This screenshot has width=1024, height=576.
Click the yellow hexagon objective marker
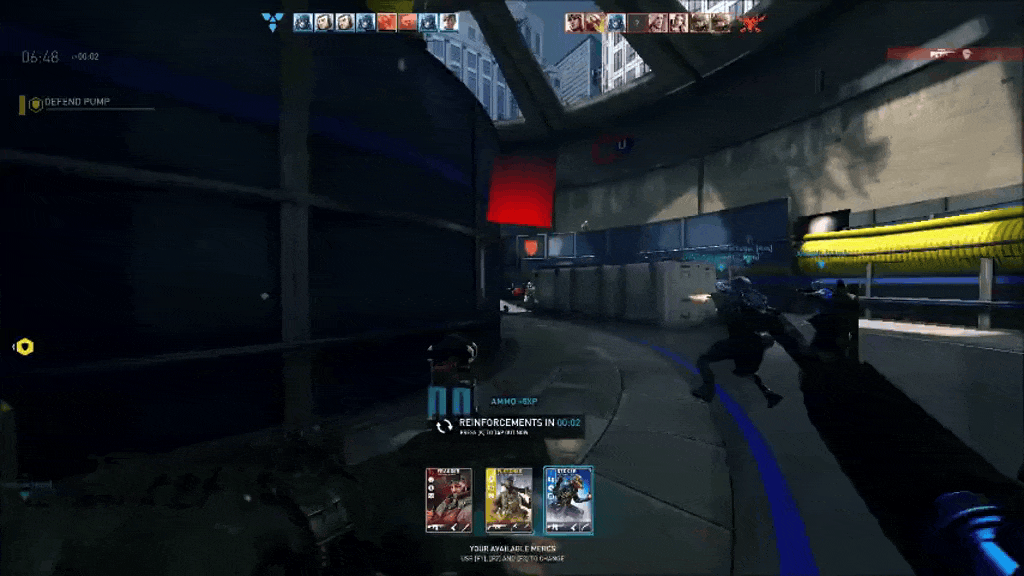pos(25,347)
